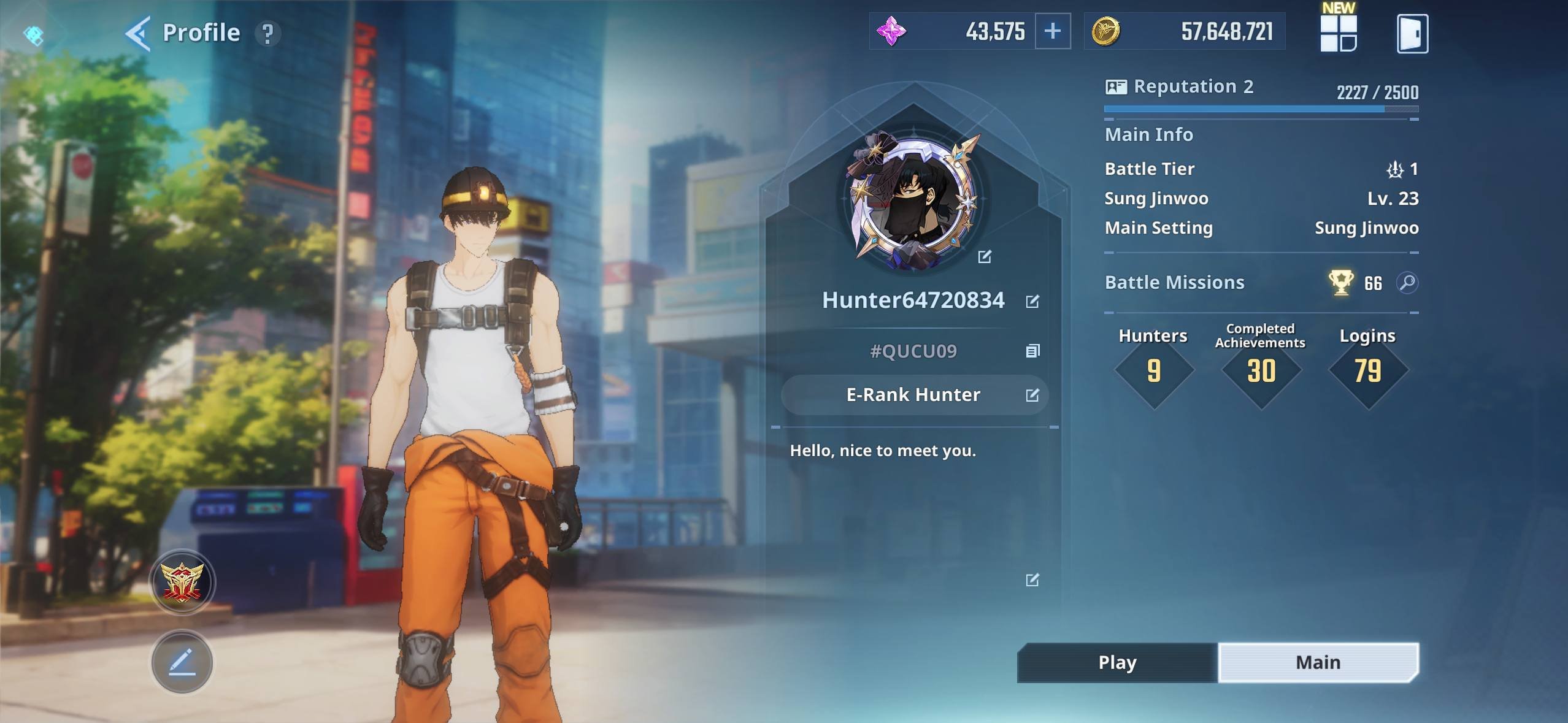Add more purple essence stones
Image resolution: width=1568 pixels, height=723 pixels.
[x=1053, y=31]
